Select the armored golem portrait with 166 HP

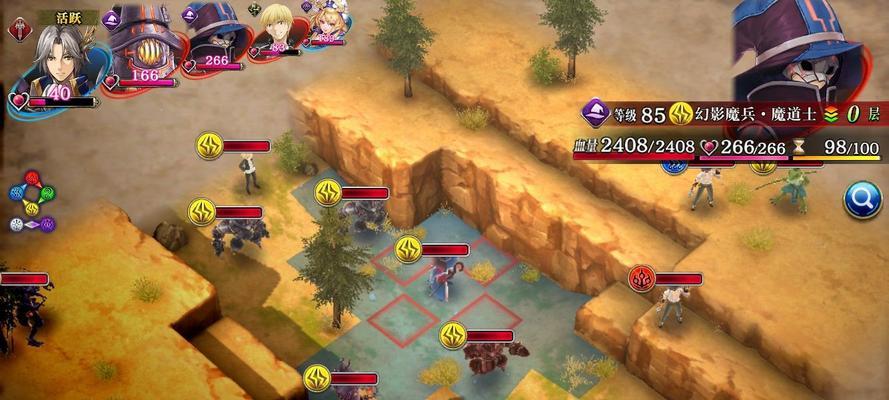click(142, 45)
